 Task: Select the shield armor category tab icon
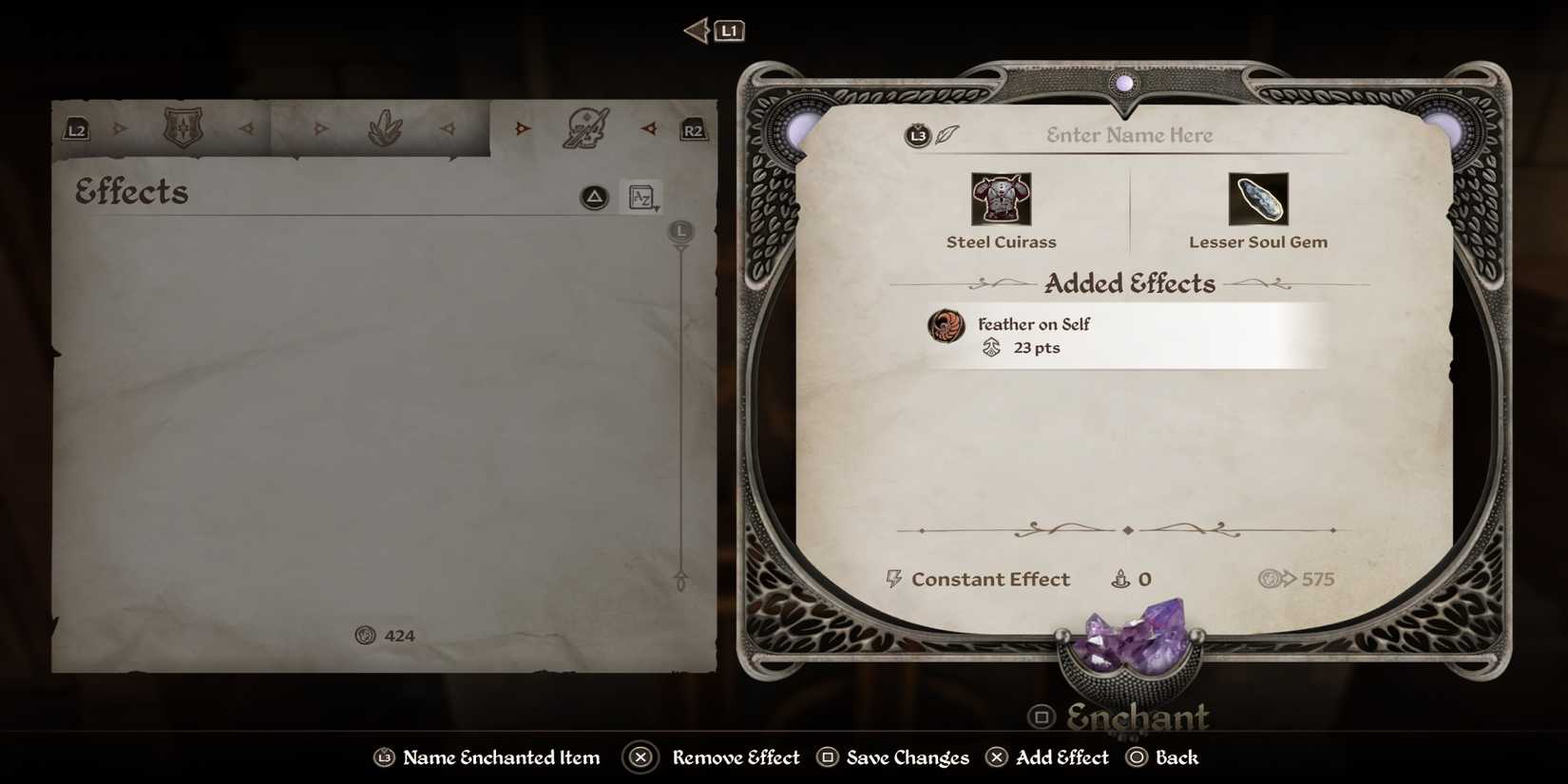click(x=183, y=128)
